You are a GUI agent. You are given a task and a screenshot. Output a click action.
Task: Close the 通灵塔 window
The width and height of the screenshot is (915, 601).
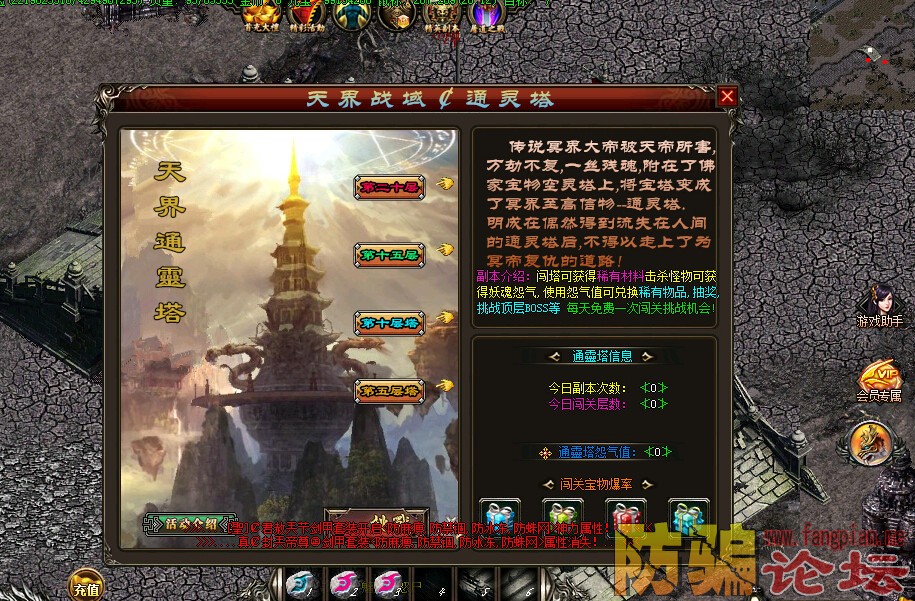[x=727, y=96]
